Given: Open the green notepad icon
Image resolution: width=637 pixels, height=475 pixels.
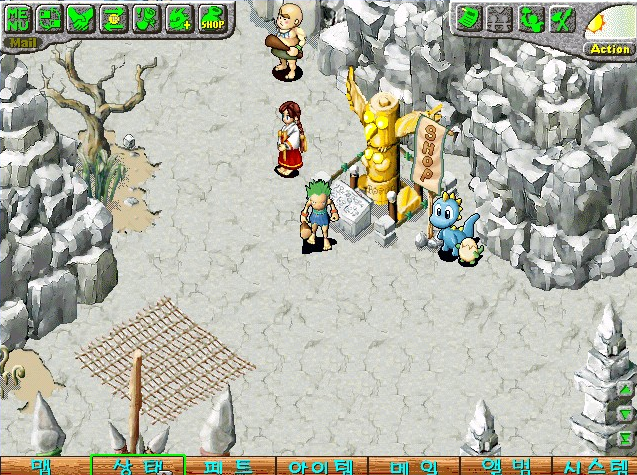Looking at the screenshot, I should pos(468,17).
